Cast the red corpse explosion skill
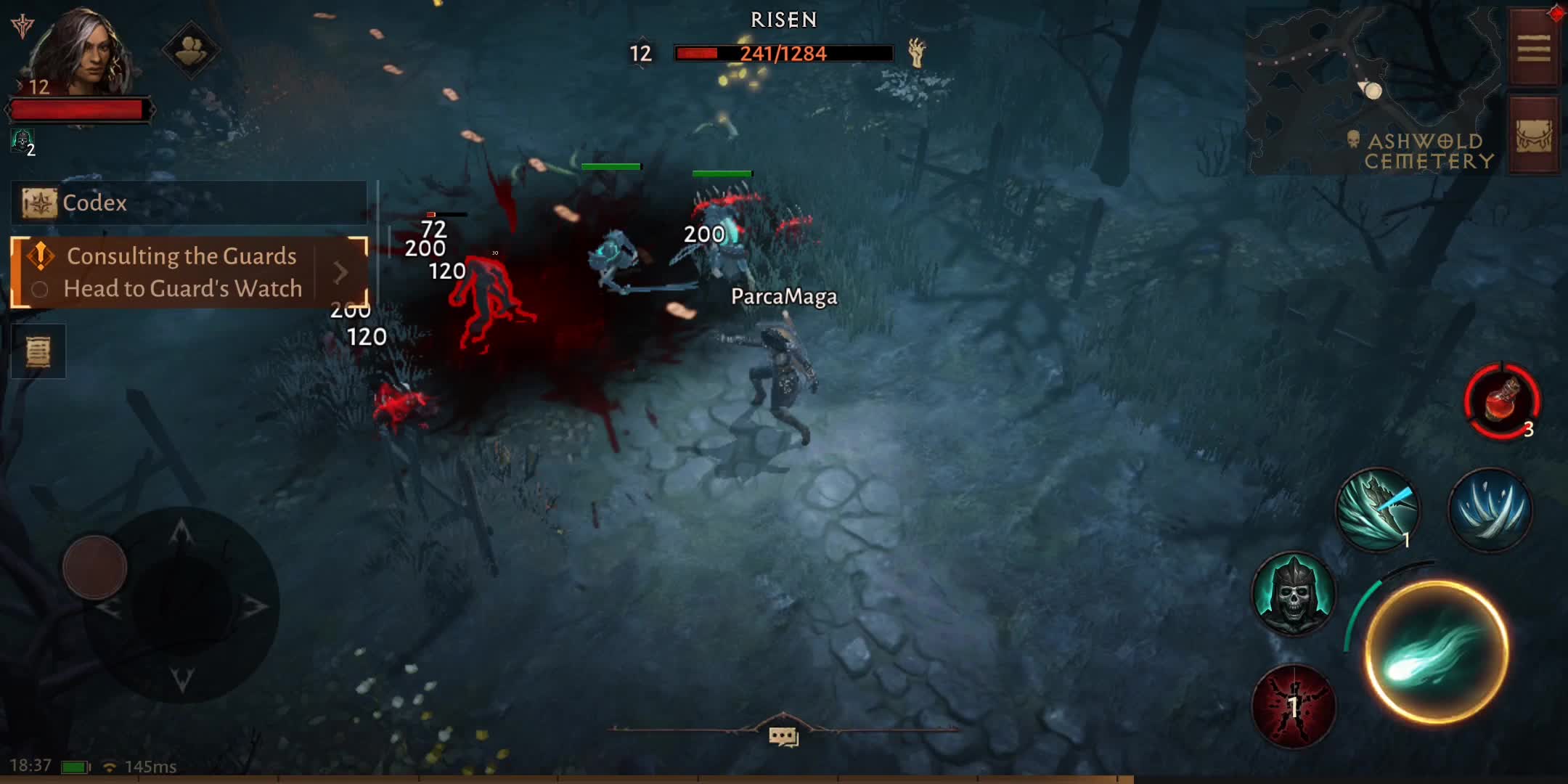Viewport: 1568px width, 784px height. (1294, 706)
